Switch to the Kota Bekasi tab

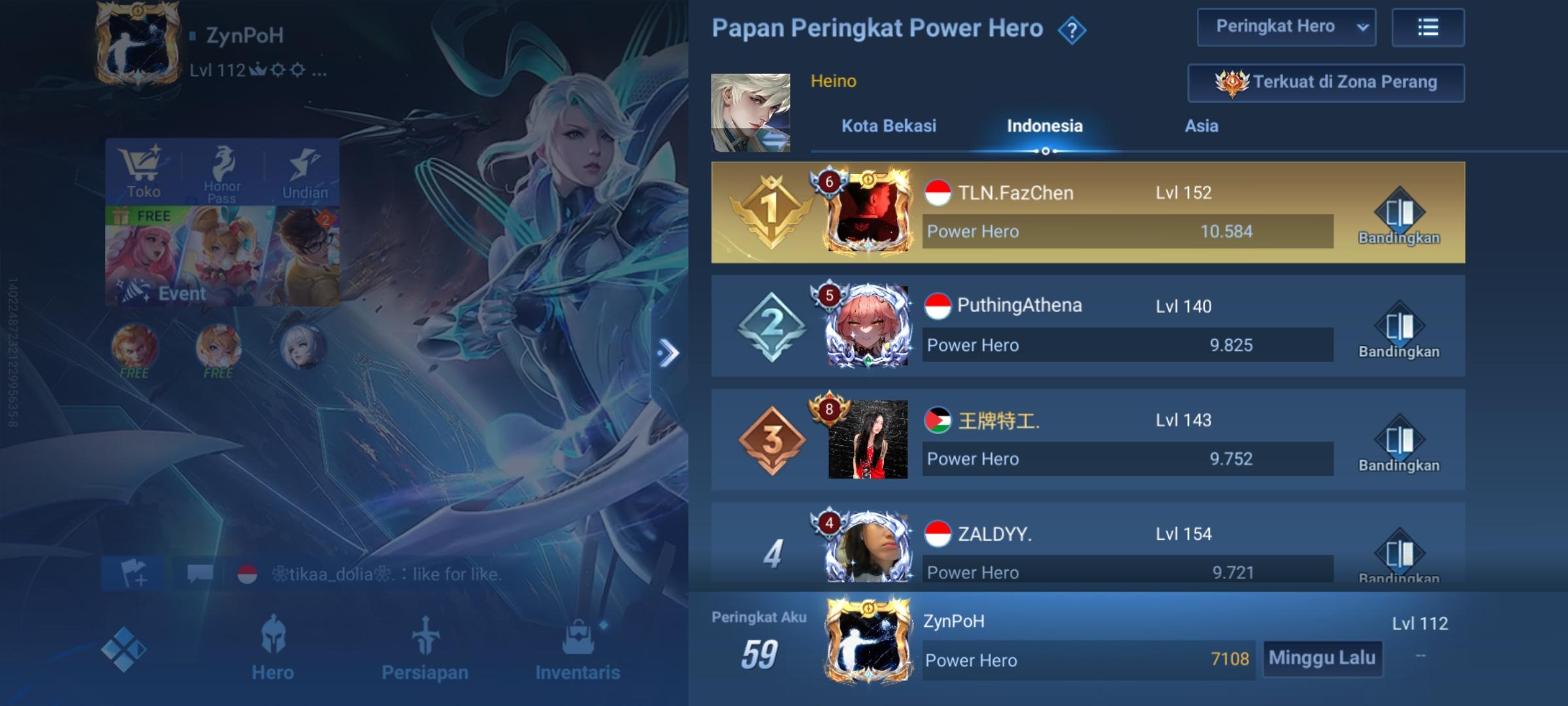click(x=889, y=126)
